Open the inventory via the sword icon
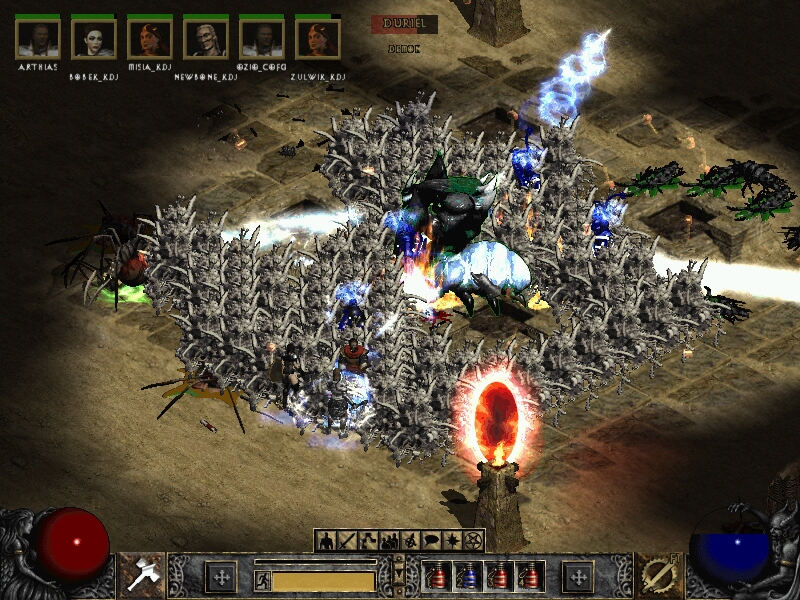Viewport: 800px width, 600px height. [x=347, y=541]
